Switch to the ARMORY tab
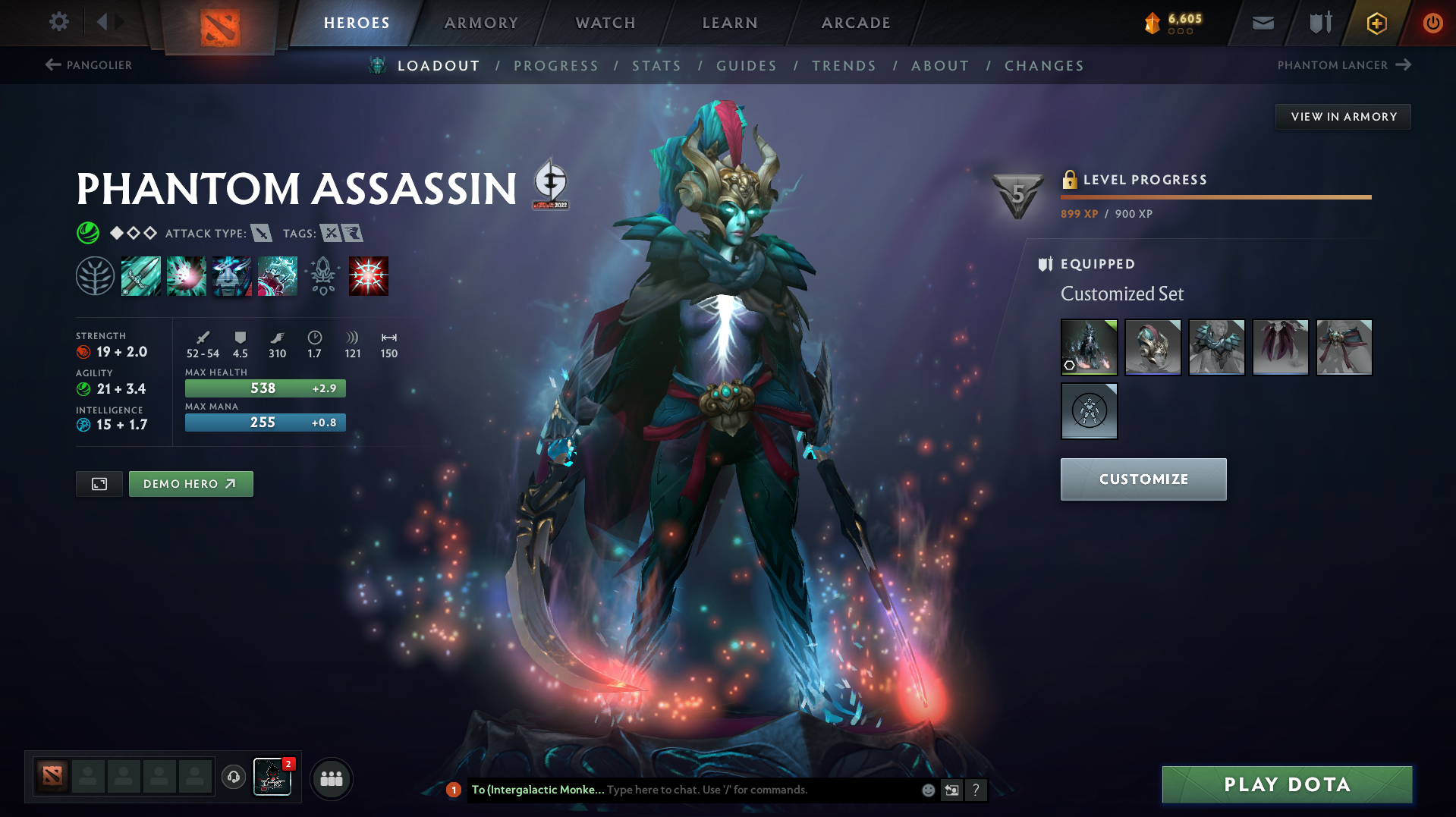 480,23
